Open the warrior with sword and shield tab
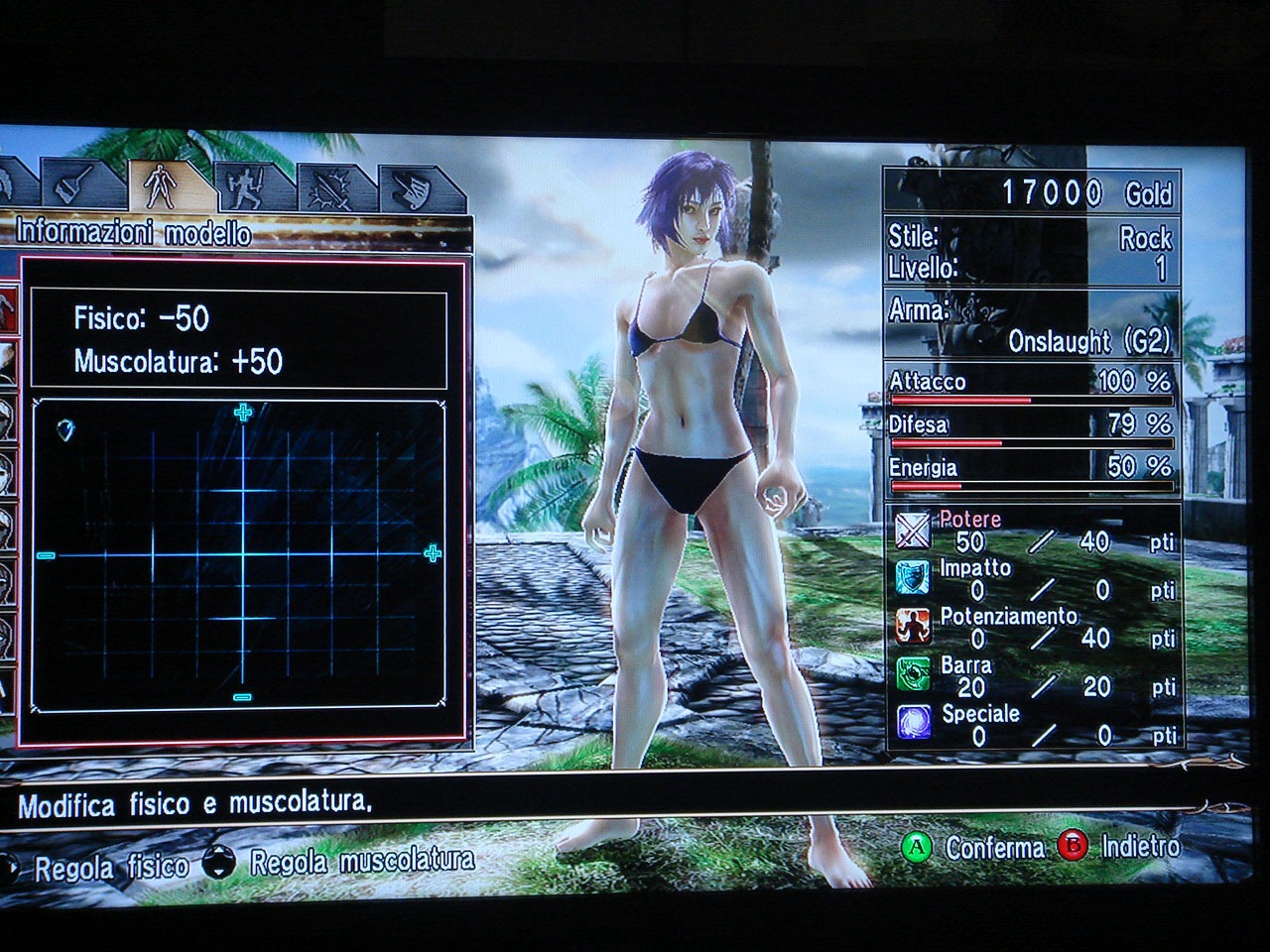Viewport: 1270px width, 952px height. 244,185
